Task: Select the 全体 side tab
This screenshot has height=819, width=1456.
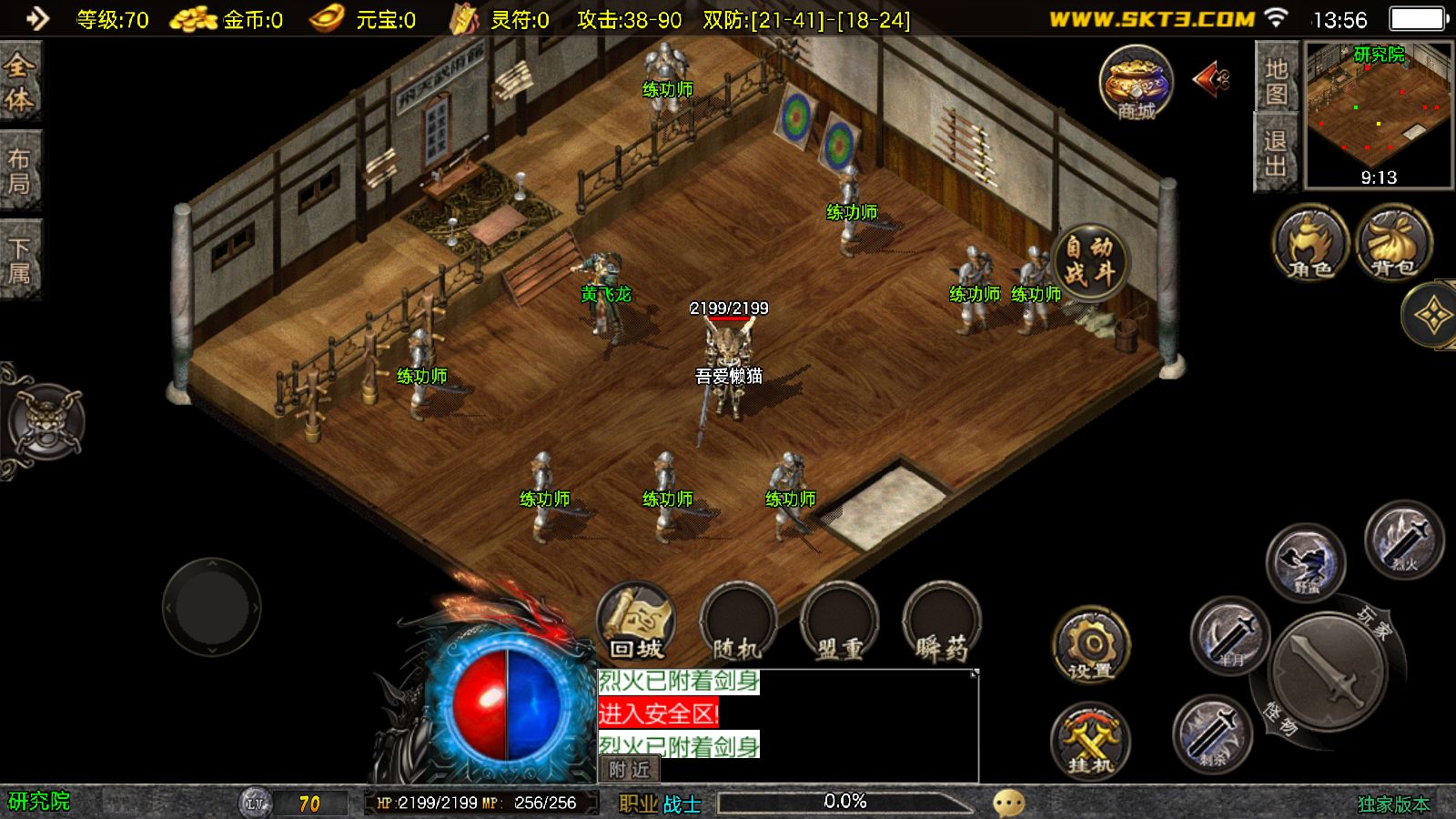Action: pos(19,82)
